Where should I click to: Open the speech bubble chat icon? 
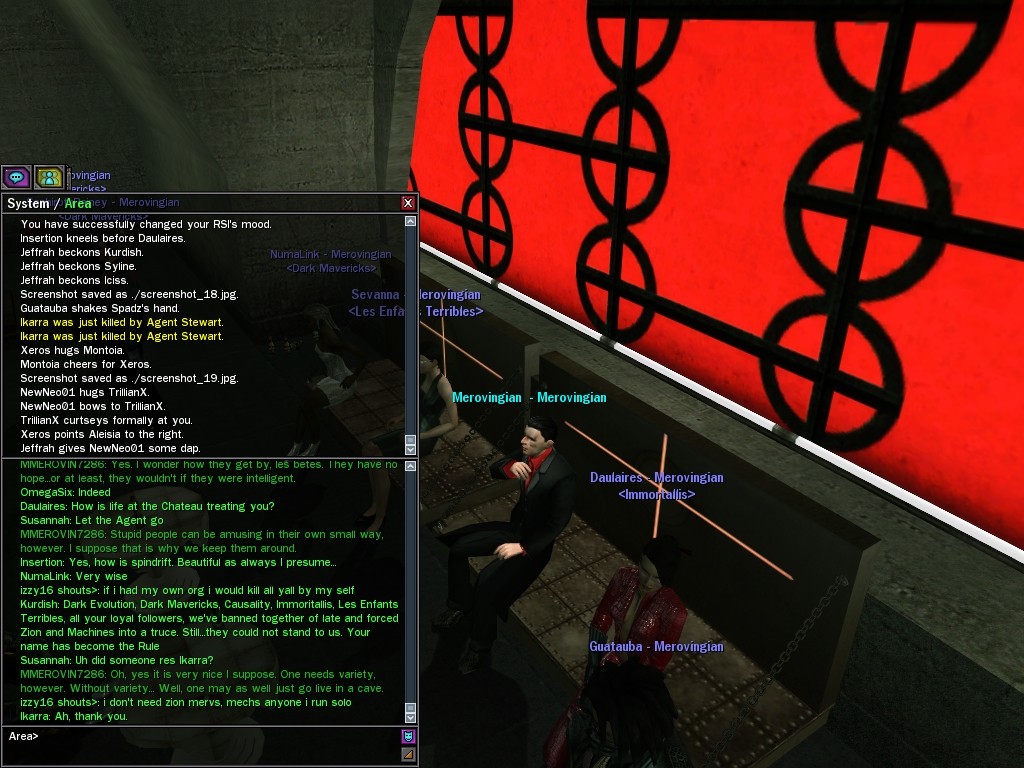[x=16, y=178]
